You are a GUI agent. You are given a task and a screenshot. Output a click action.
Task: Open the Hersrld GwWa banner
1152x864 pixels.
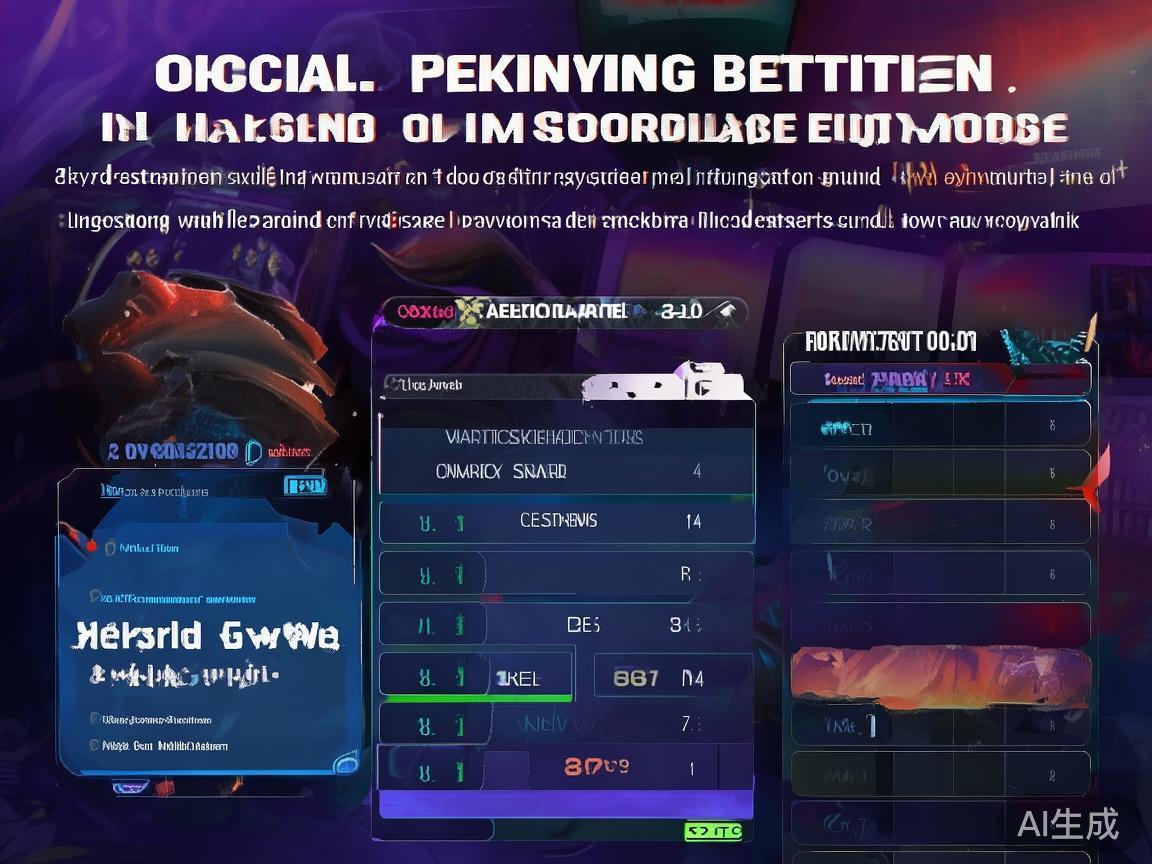[x=208, y=636]
